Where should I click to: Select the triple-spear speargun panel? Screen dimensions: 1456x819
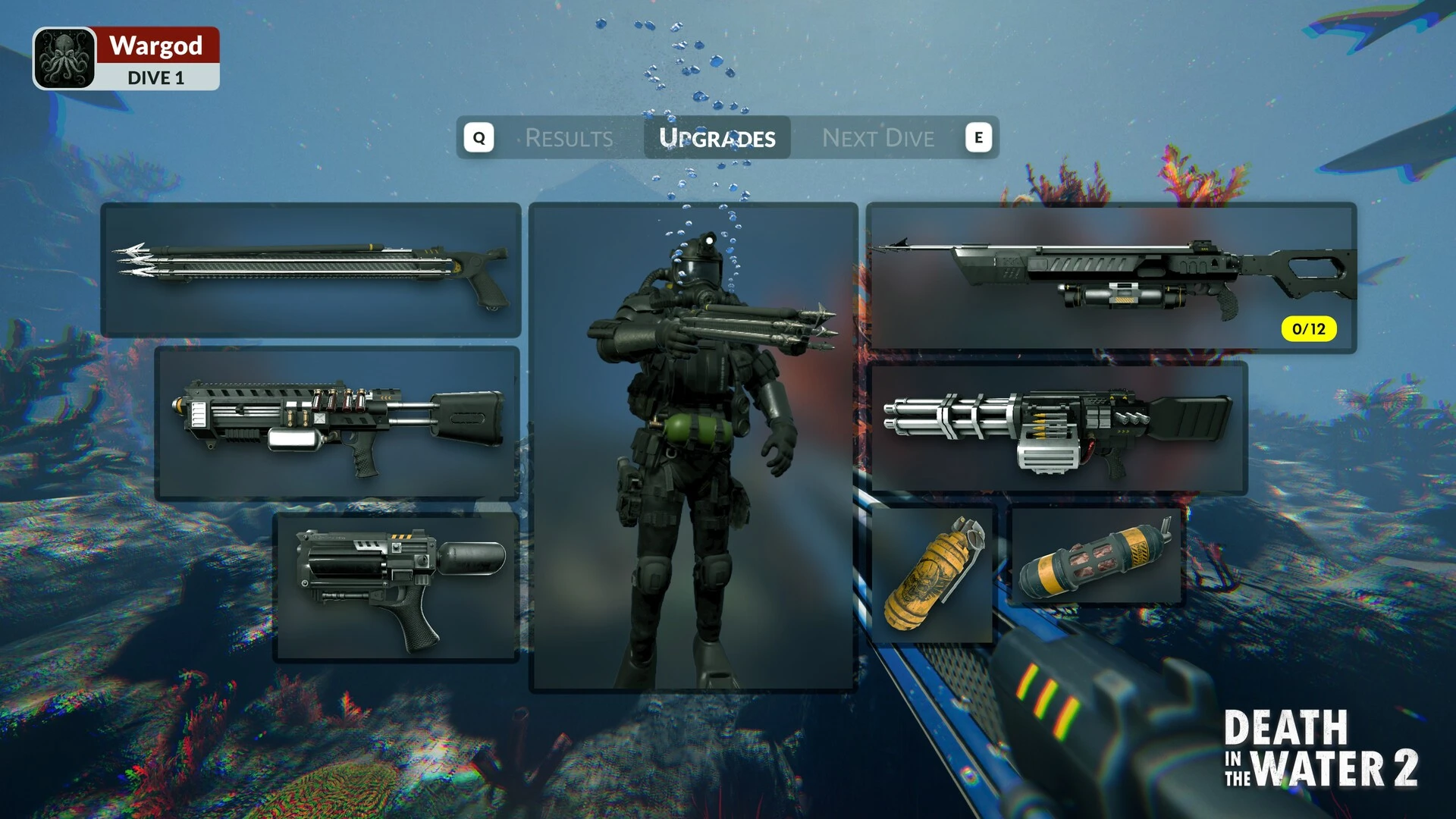(x=311, y=269)
